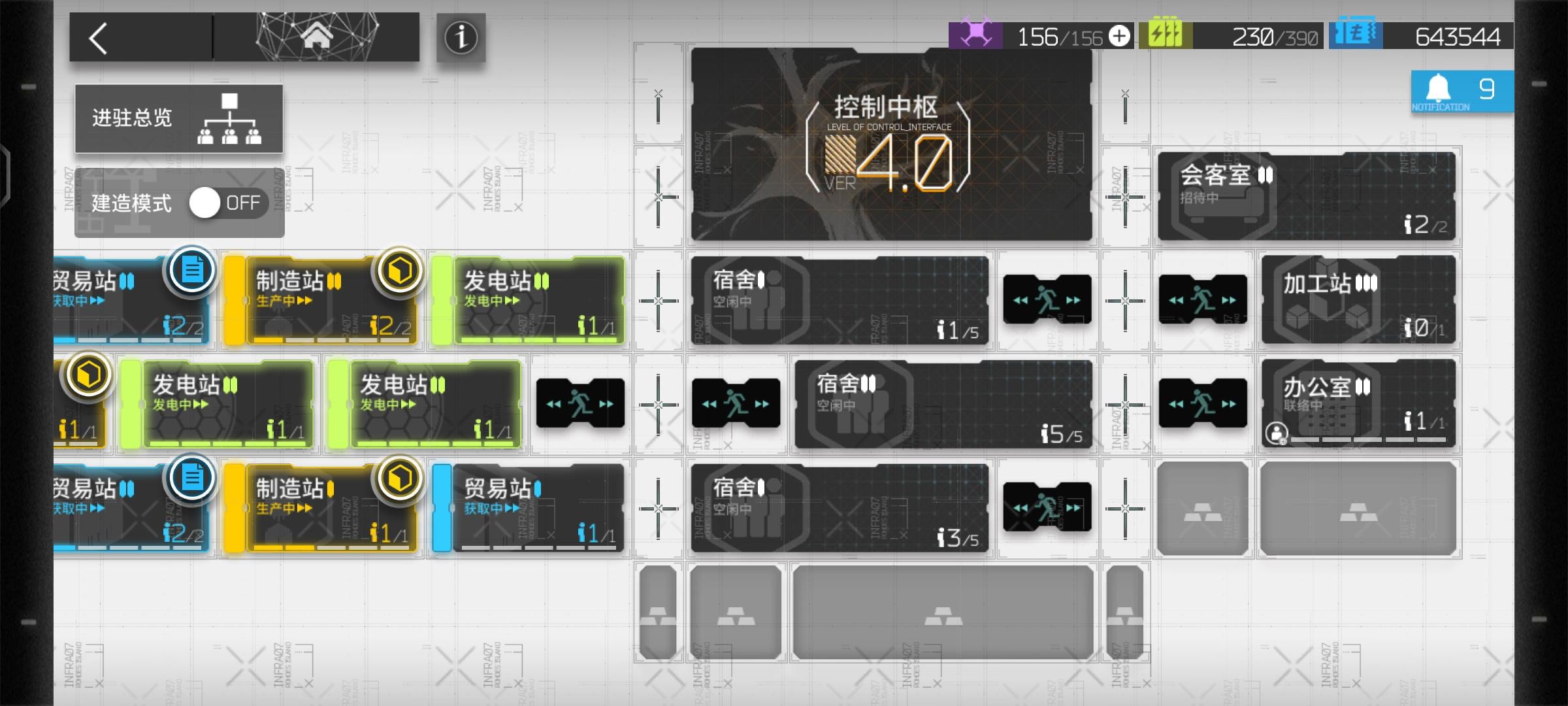Select the 会客室 reception room
This screenshot has height=706, width=1568.
(x=1307, y=196)
